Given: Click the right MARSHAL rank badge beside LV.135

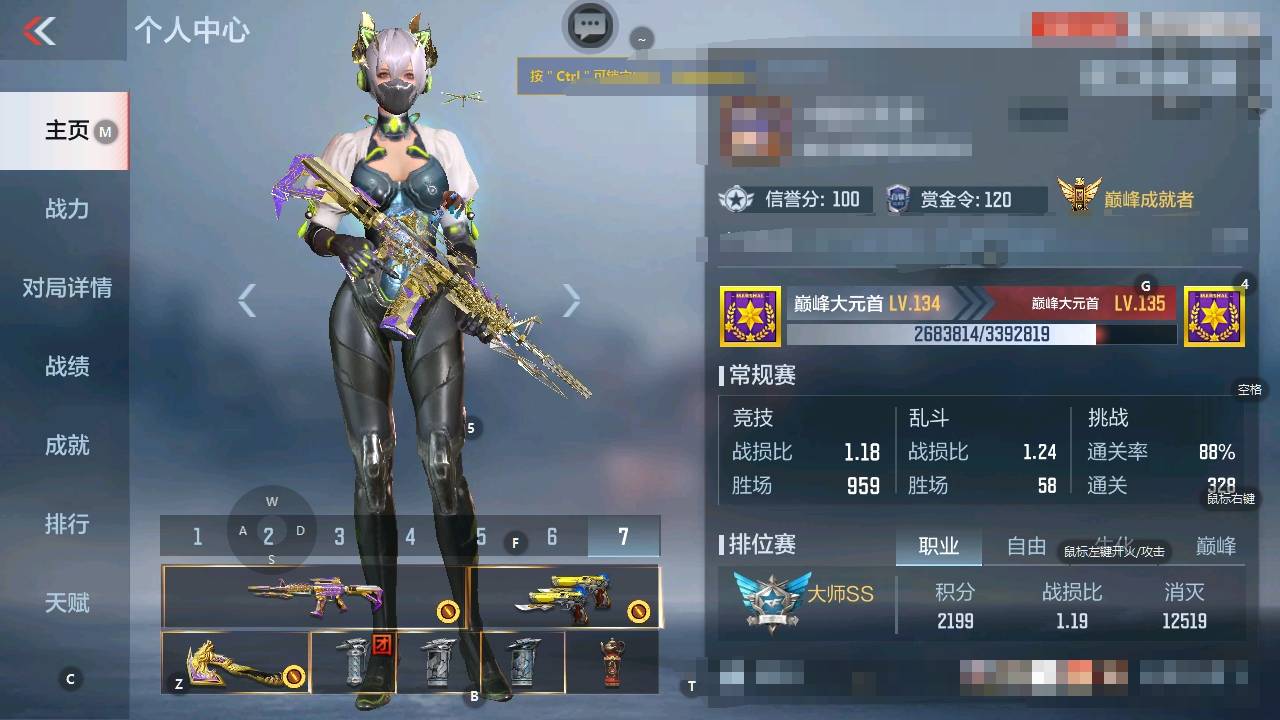Looking at the screenshot, I should pos(1213,315).
